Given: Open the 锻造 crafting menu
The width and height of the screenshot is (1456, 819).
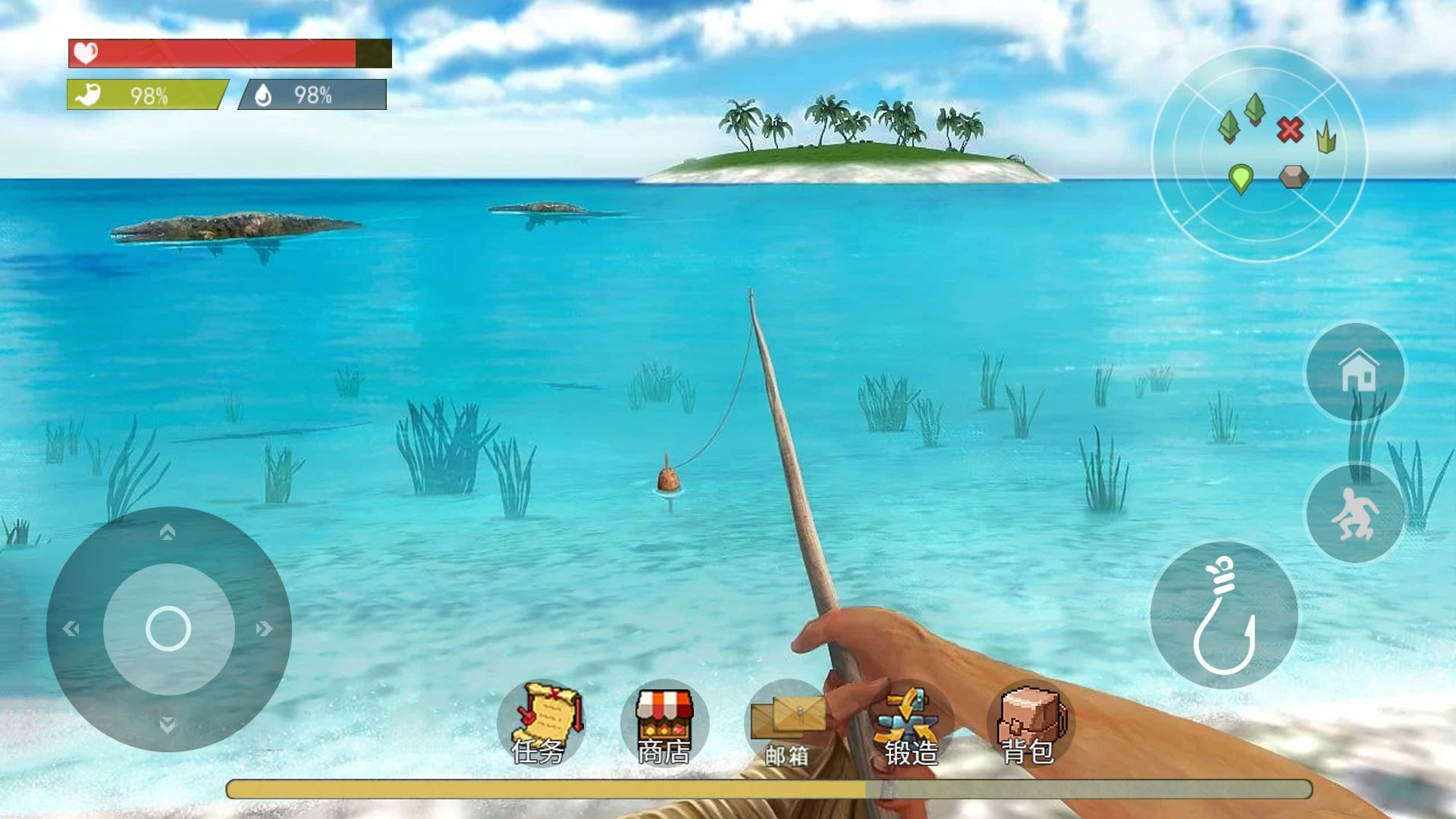Looking at the screenshot, I should coord(911,723).
